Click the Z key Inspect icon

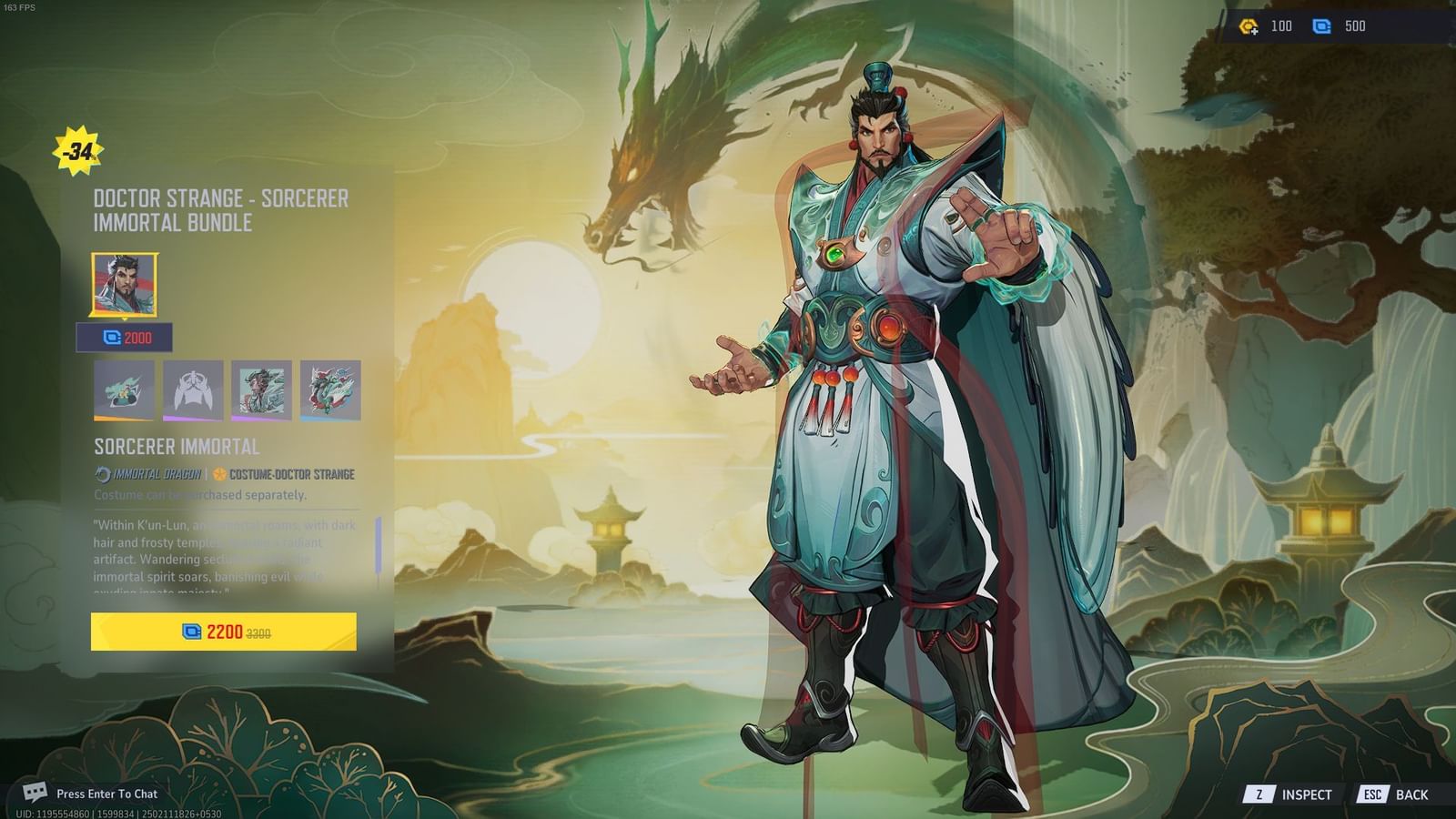pos(1259,794)
